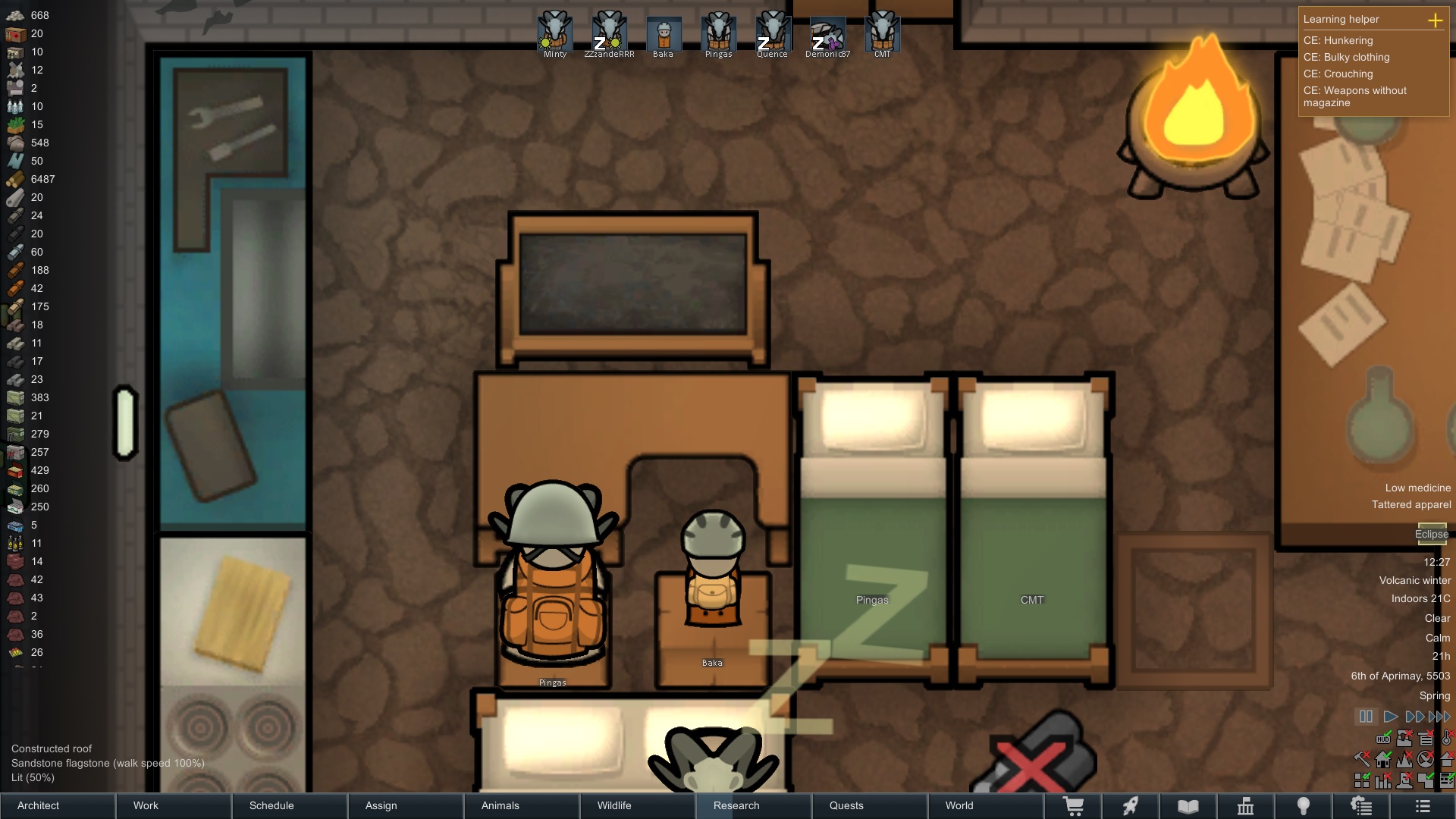This screenshot has height=819, width=1456.
Task: Open the Assign tab
Action: point(406,805)
